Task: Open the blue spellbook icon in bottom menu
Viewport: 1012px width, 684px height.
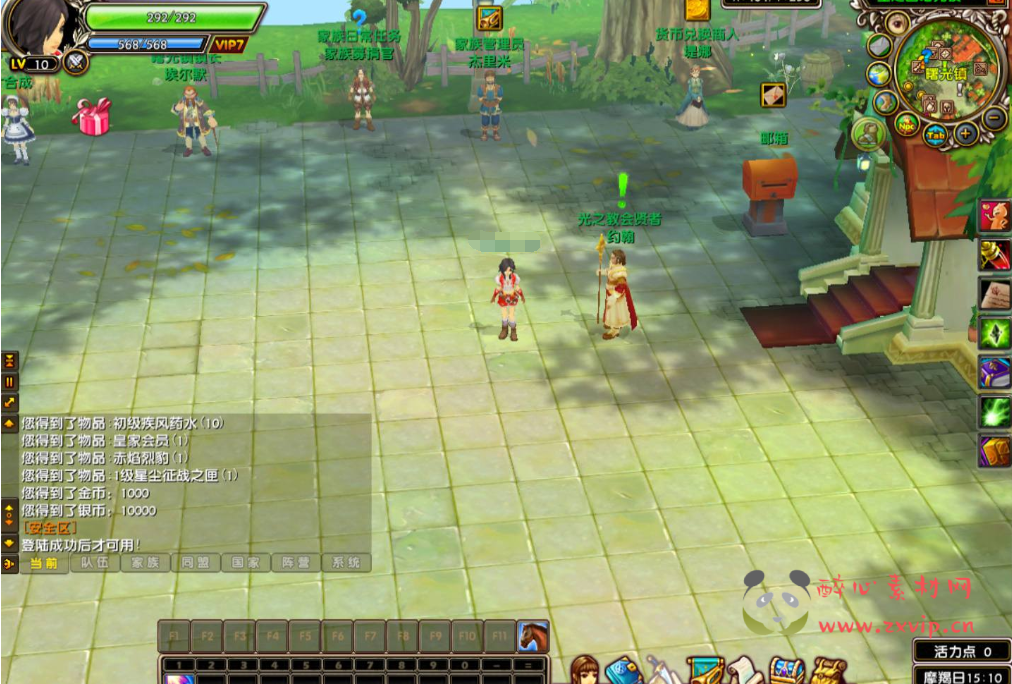Action: (x=622, y=669)
